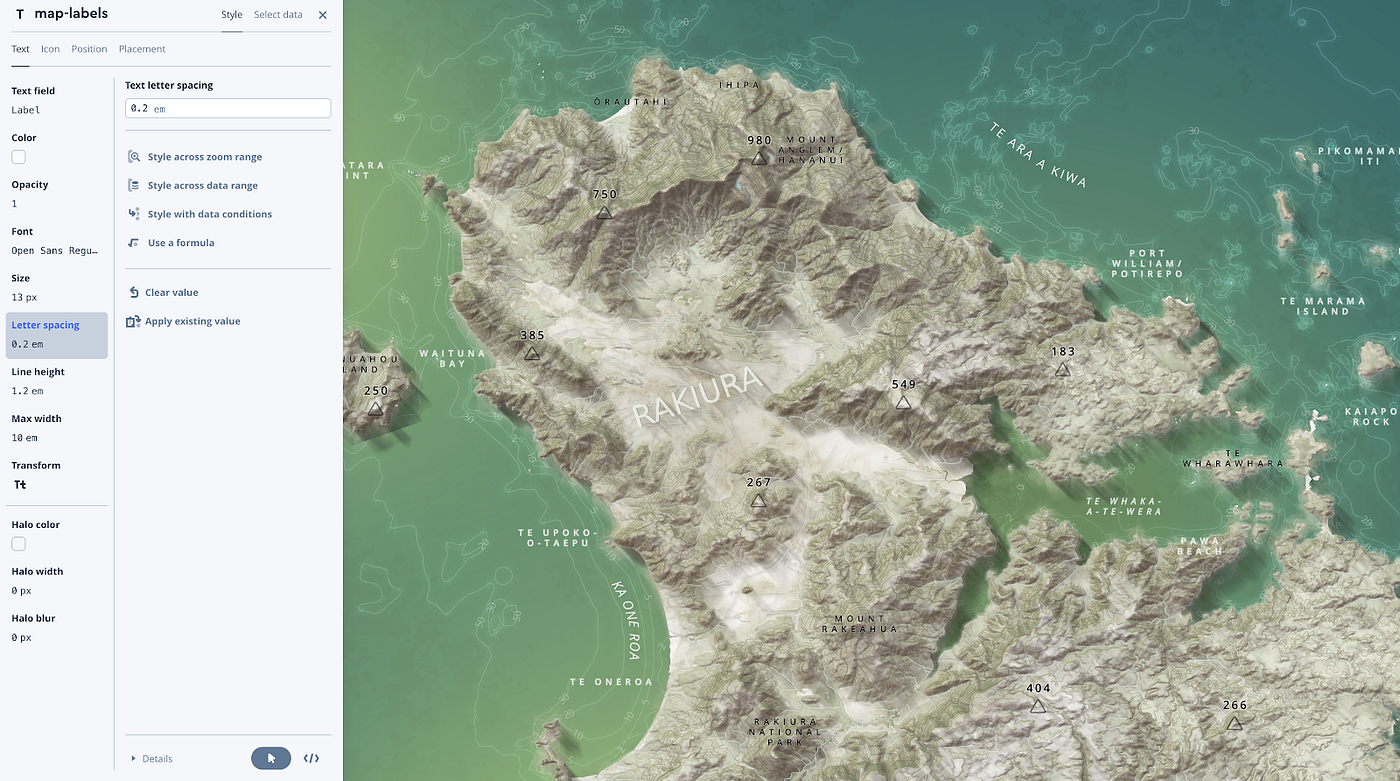Toggle the pointer selection button at panel bottom
1400x781 pixels.
point(270,758)
